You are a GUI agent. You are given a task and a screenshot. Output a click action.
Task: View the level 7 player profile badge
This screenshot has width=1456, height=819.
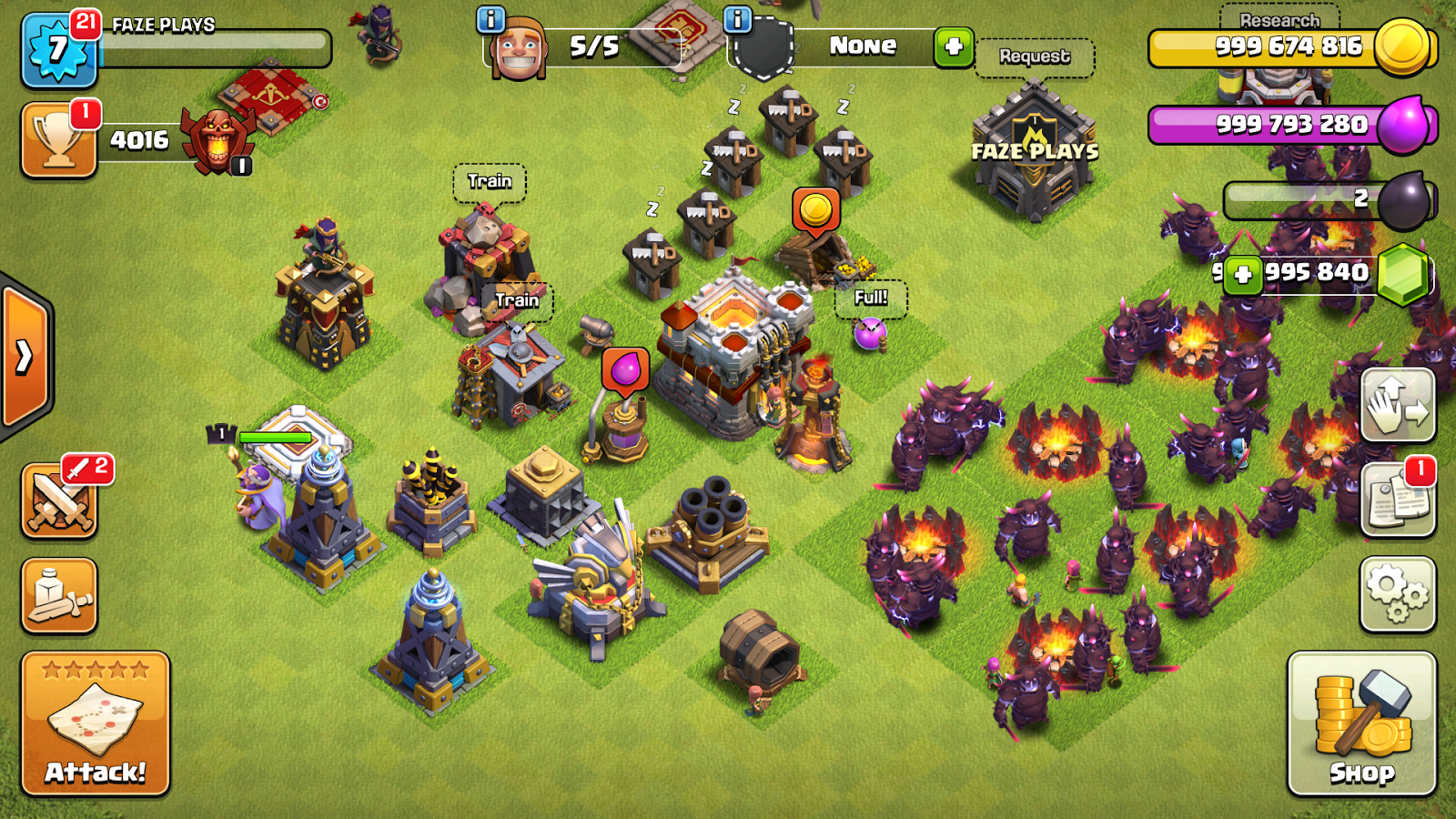[x=58, y=50]
